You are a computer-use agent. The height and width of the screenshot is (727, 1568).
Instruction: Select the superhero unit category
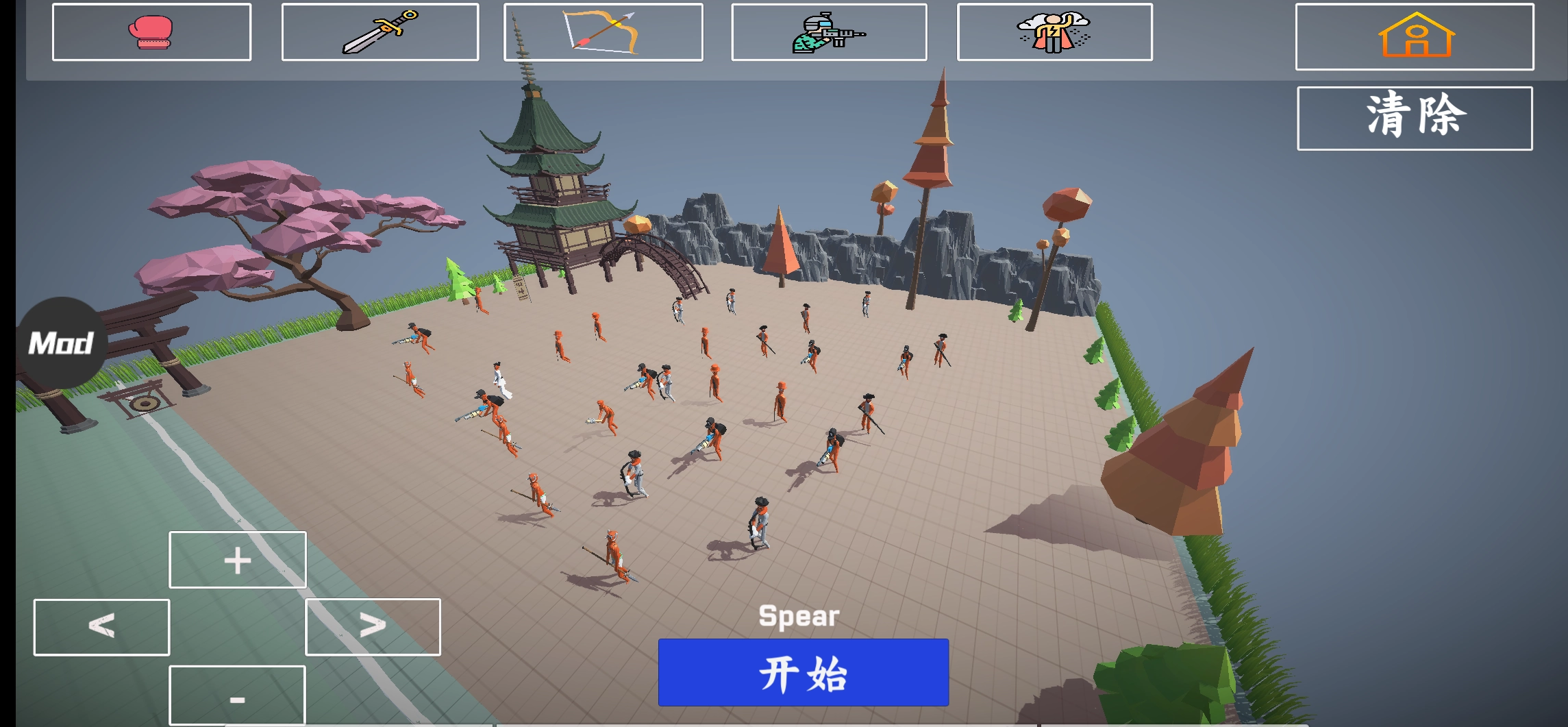tap(1055, 33)
